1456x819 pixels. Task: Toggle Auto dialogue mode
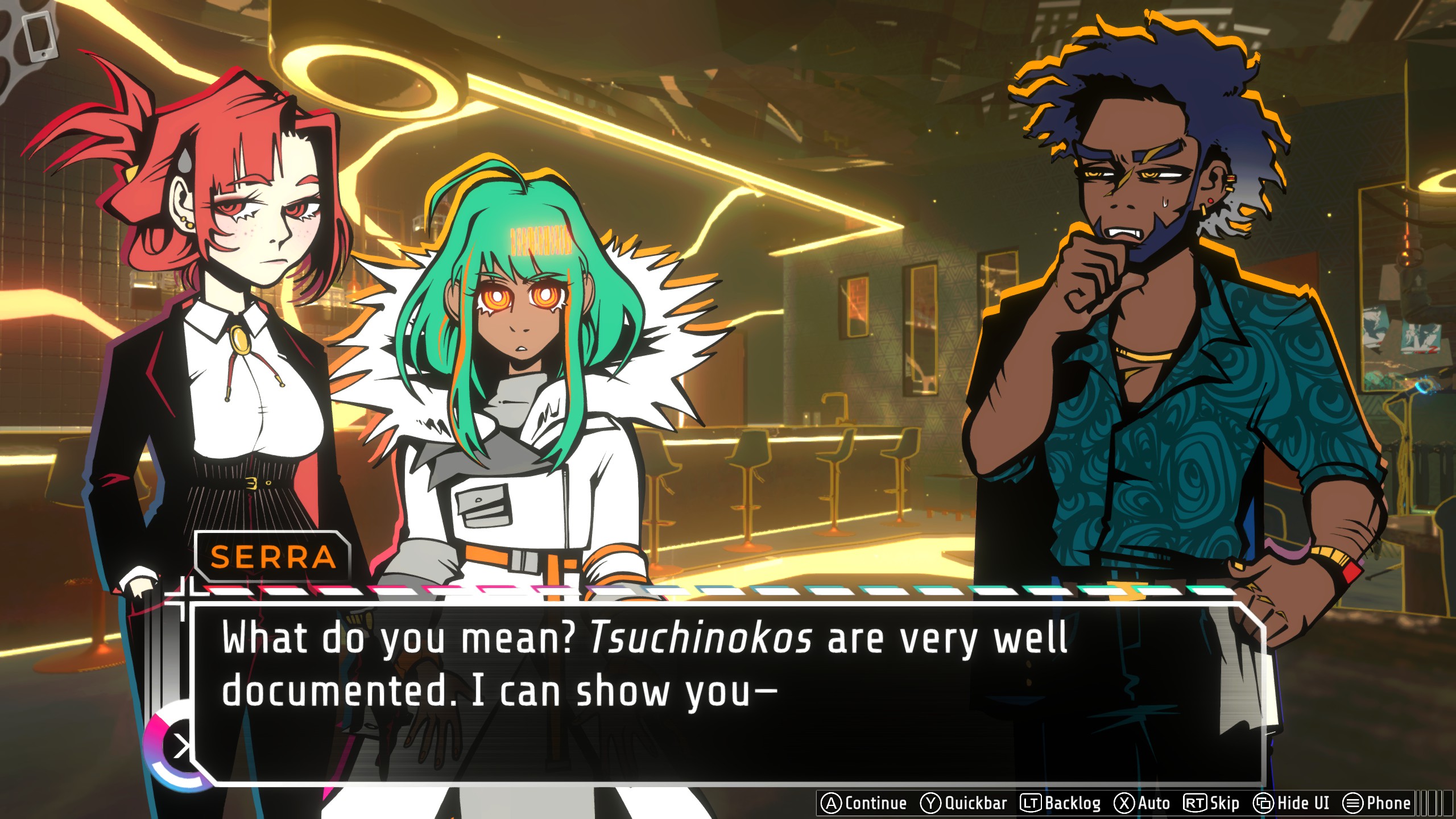(x=1142, y=803)
